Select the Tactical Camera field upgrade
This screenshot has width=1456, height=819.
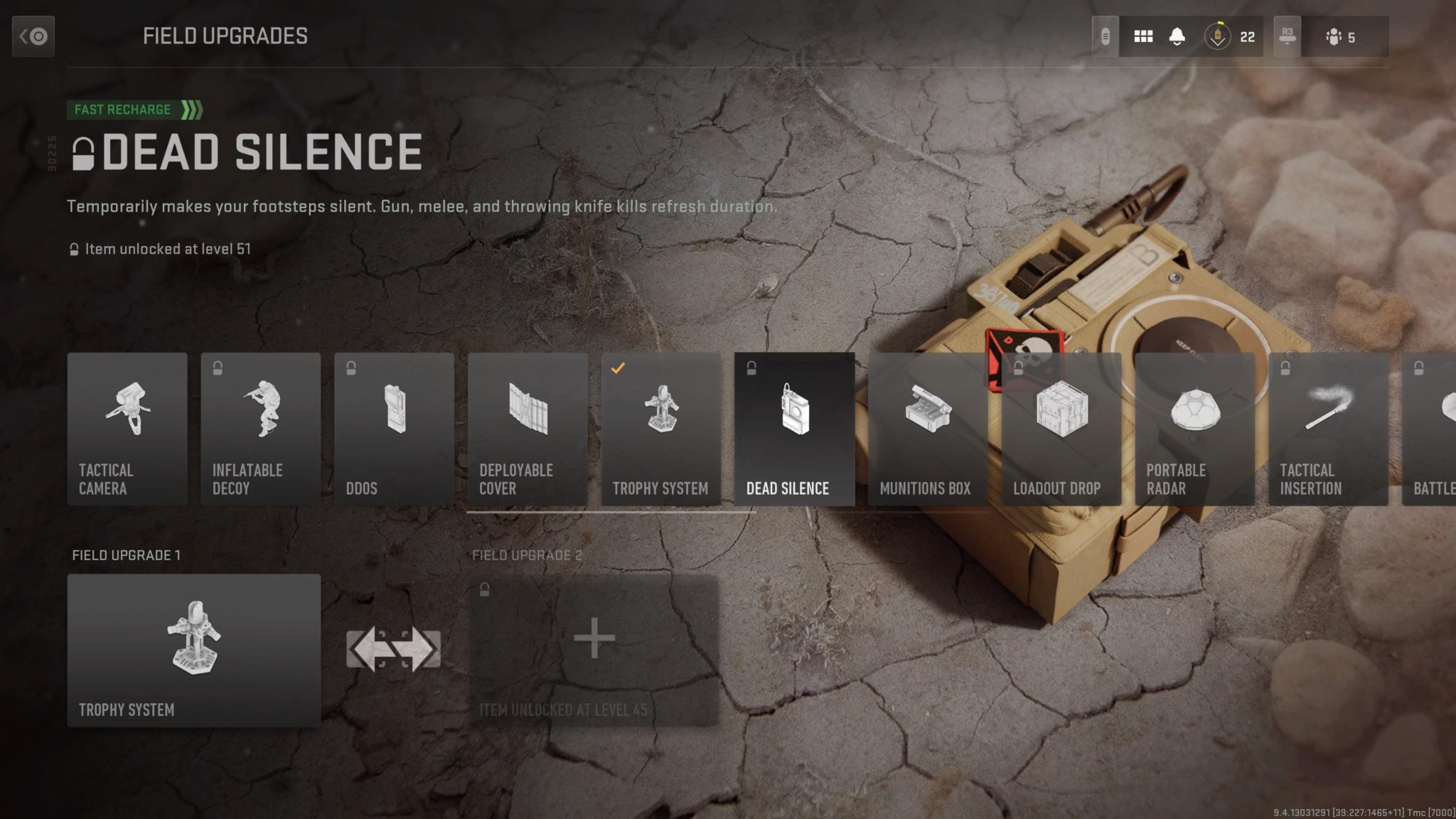[127, 429]
